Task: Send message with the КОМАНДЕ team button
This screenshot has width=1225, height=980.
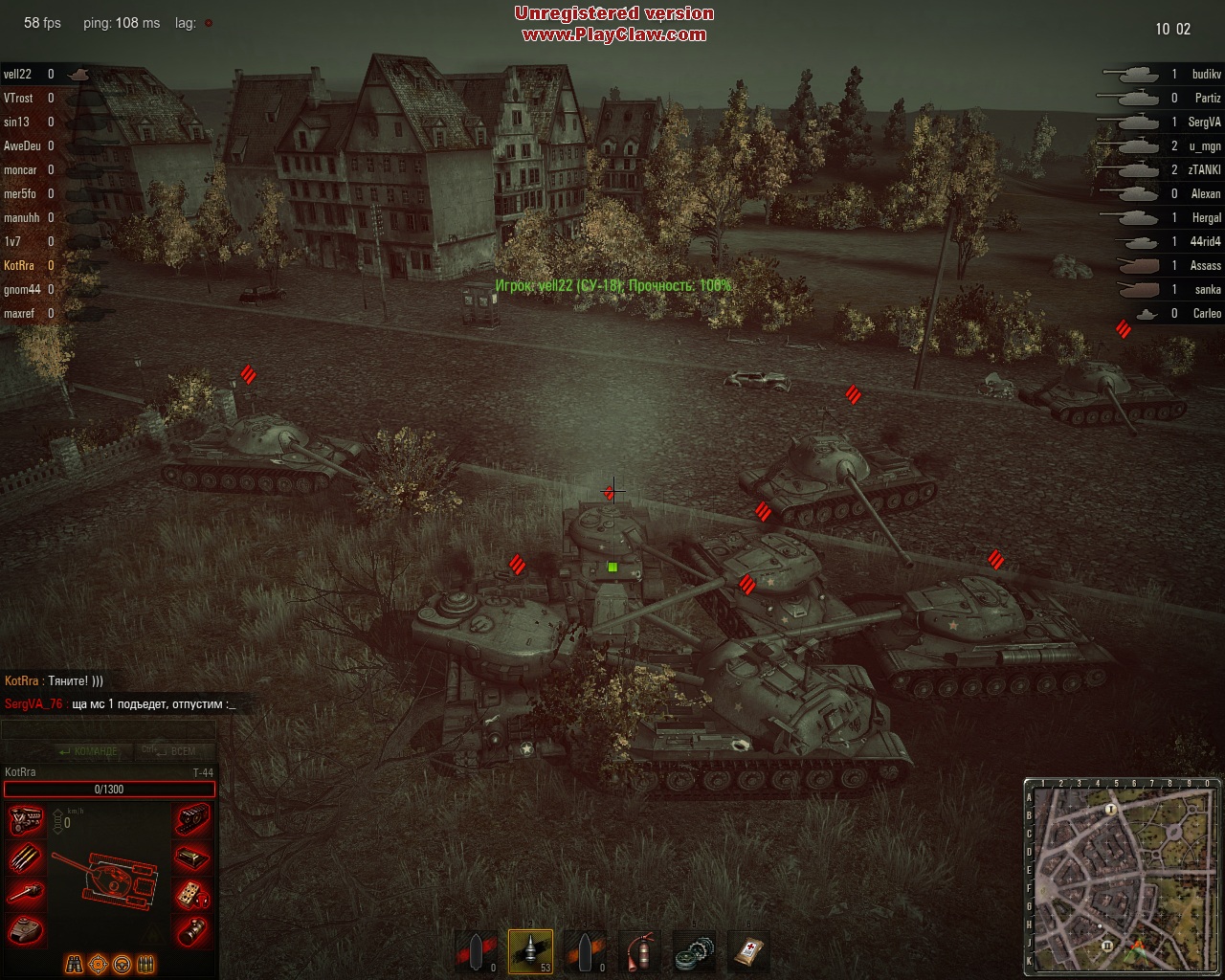Action: (87, 751)
